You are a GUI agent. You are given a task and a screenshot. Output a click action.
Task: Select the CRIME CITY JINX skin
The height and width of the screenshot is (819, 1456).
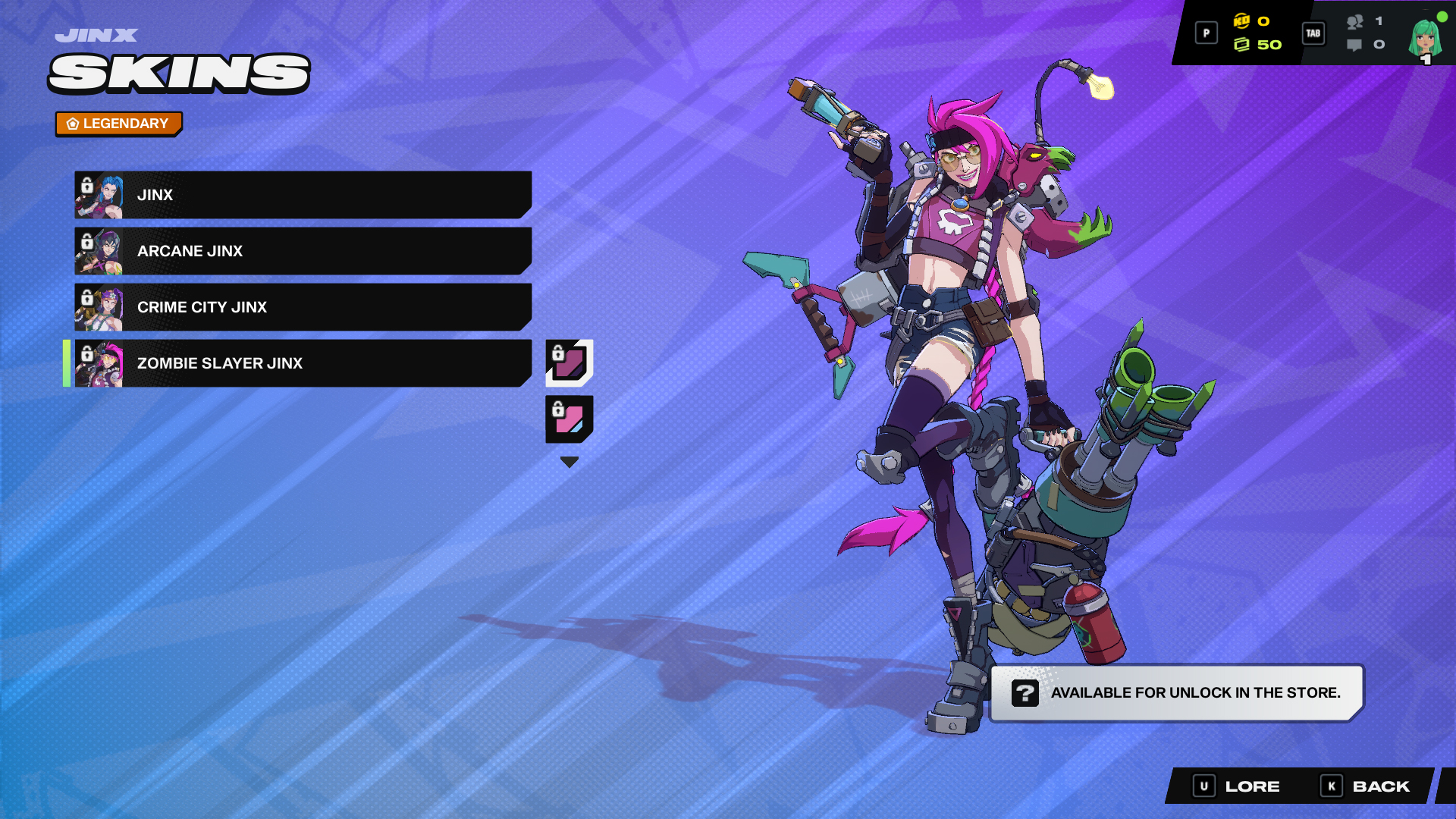[303, 307]
